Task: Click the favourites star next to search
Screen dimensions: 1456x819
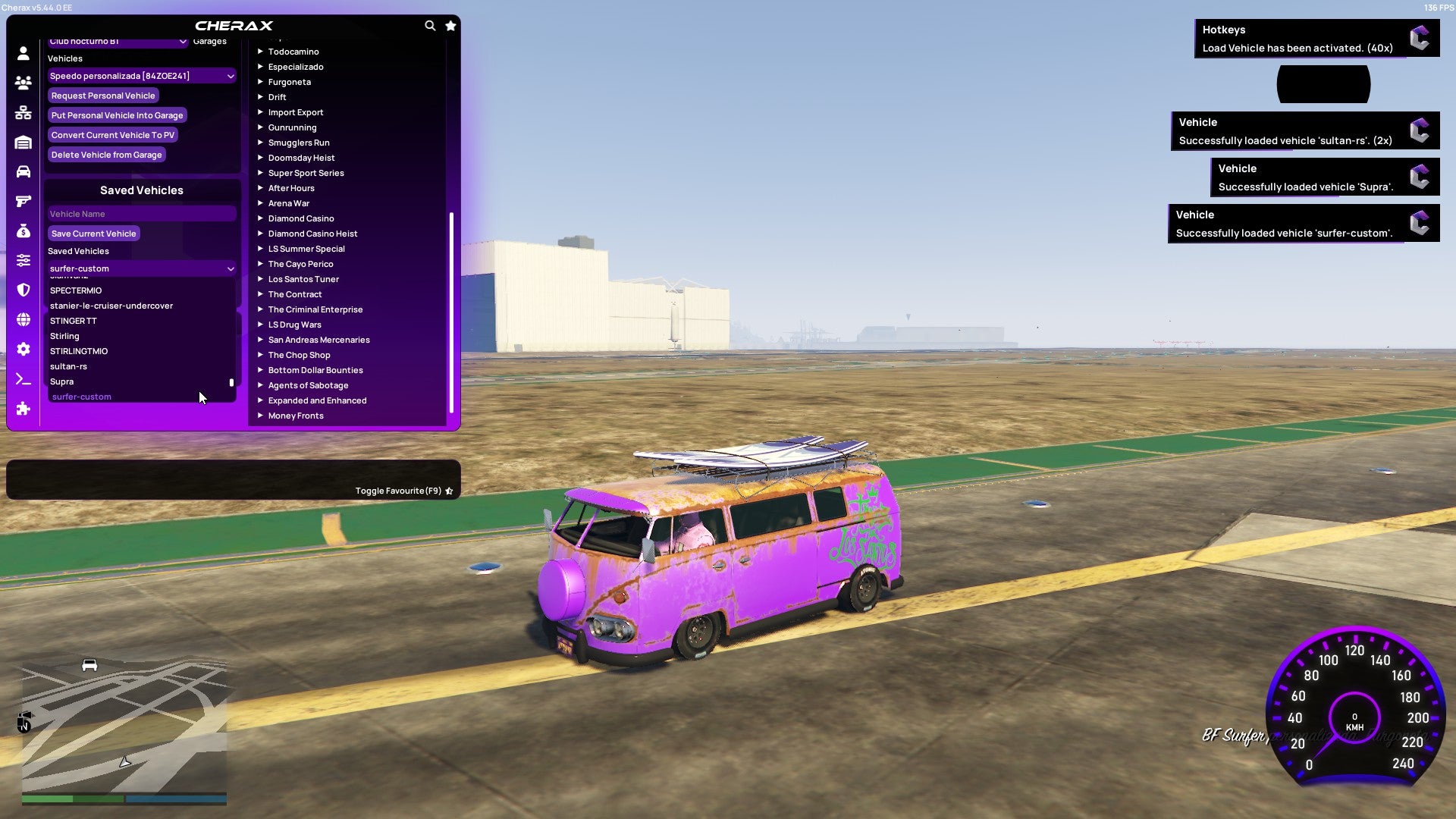Action: [x=450, y=25]
